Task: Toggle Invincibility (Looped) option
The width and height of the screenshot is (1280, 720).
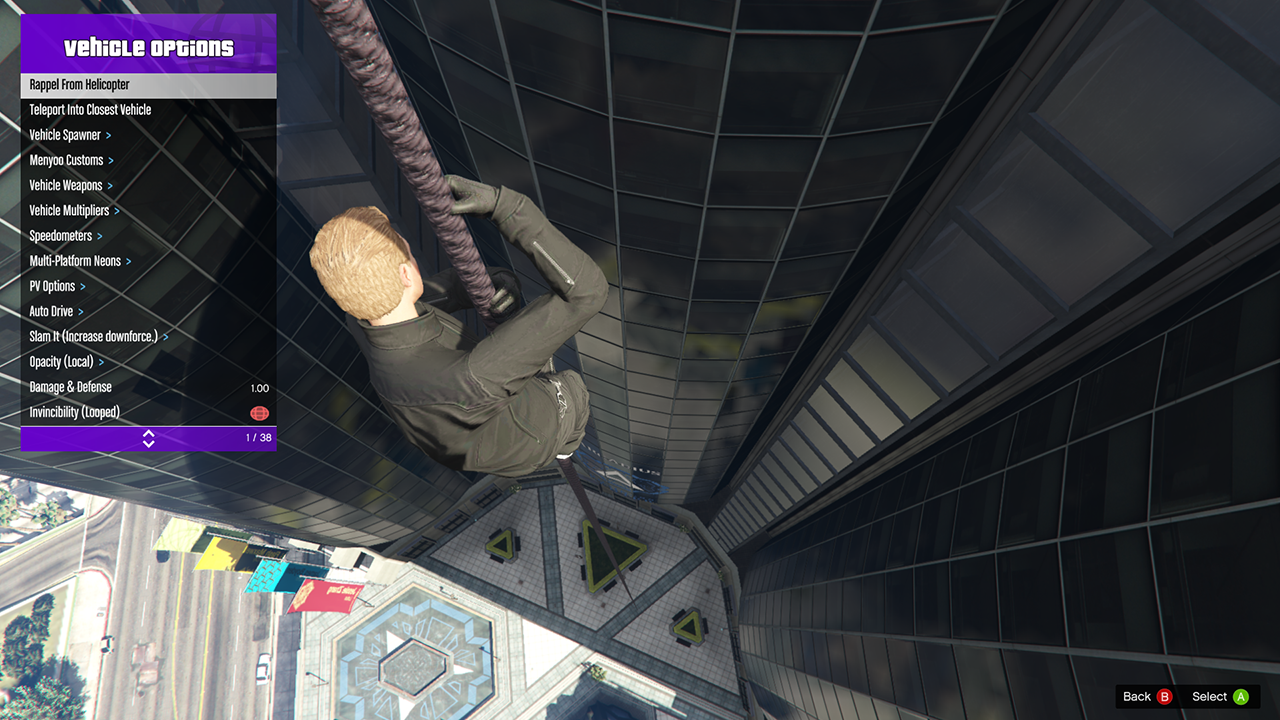Action: coord(148,412)
